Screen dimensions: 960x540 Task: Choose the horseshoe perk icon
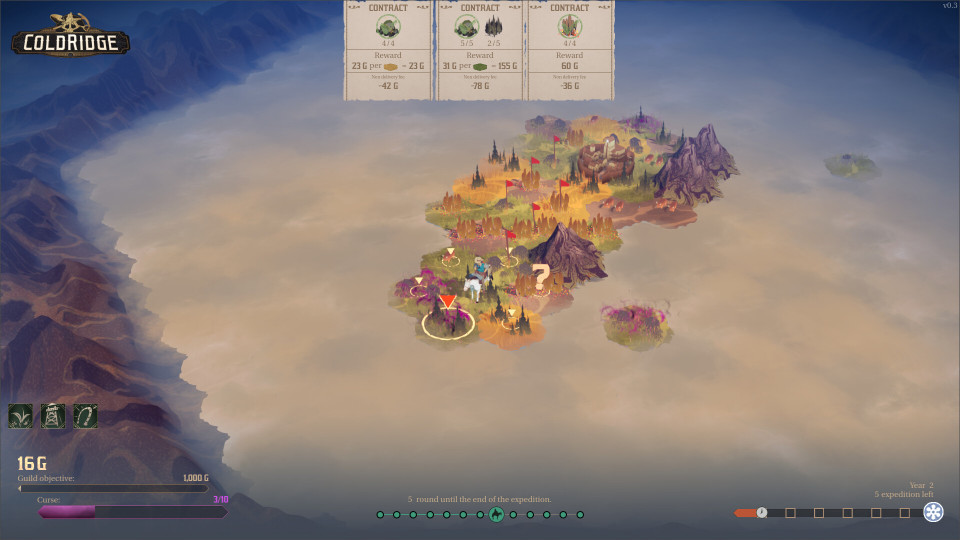85,416
